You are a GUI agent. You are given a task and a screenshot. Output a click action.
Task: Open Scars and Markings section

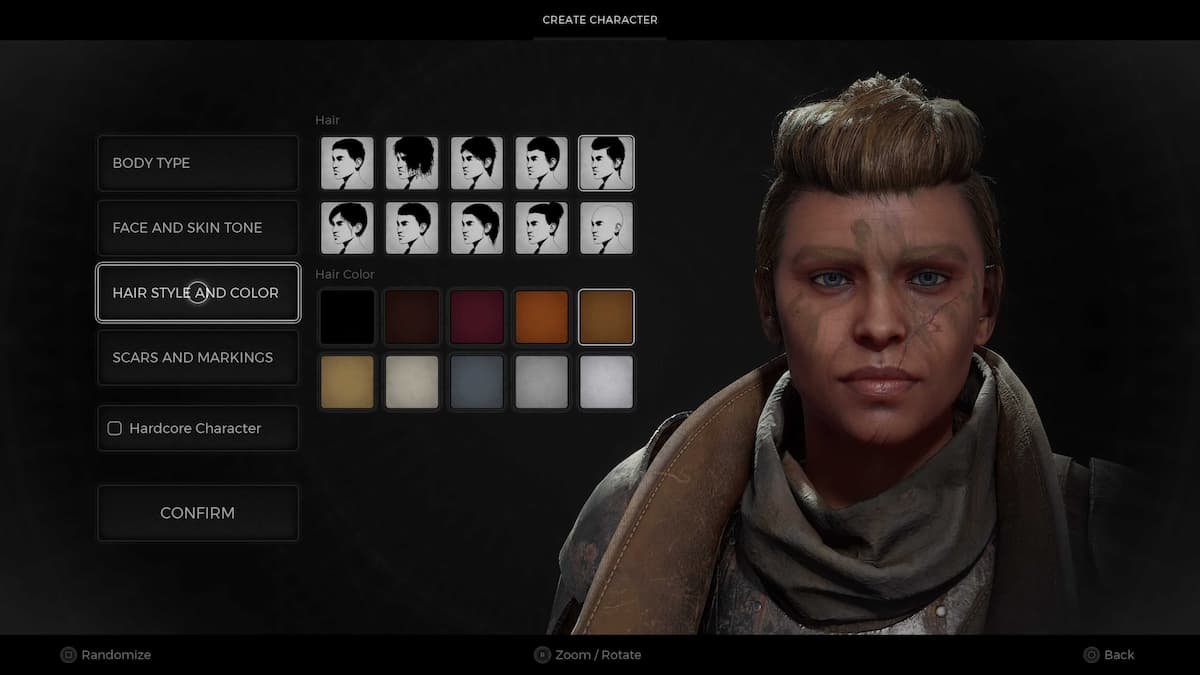(x=198, y=357)
